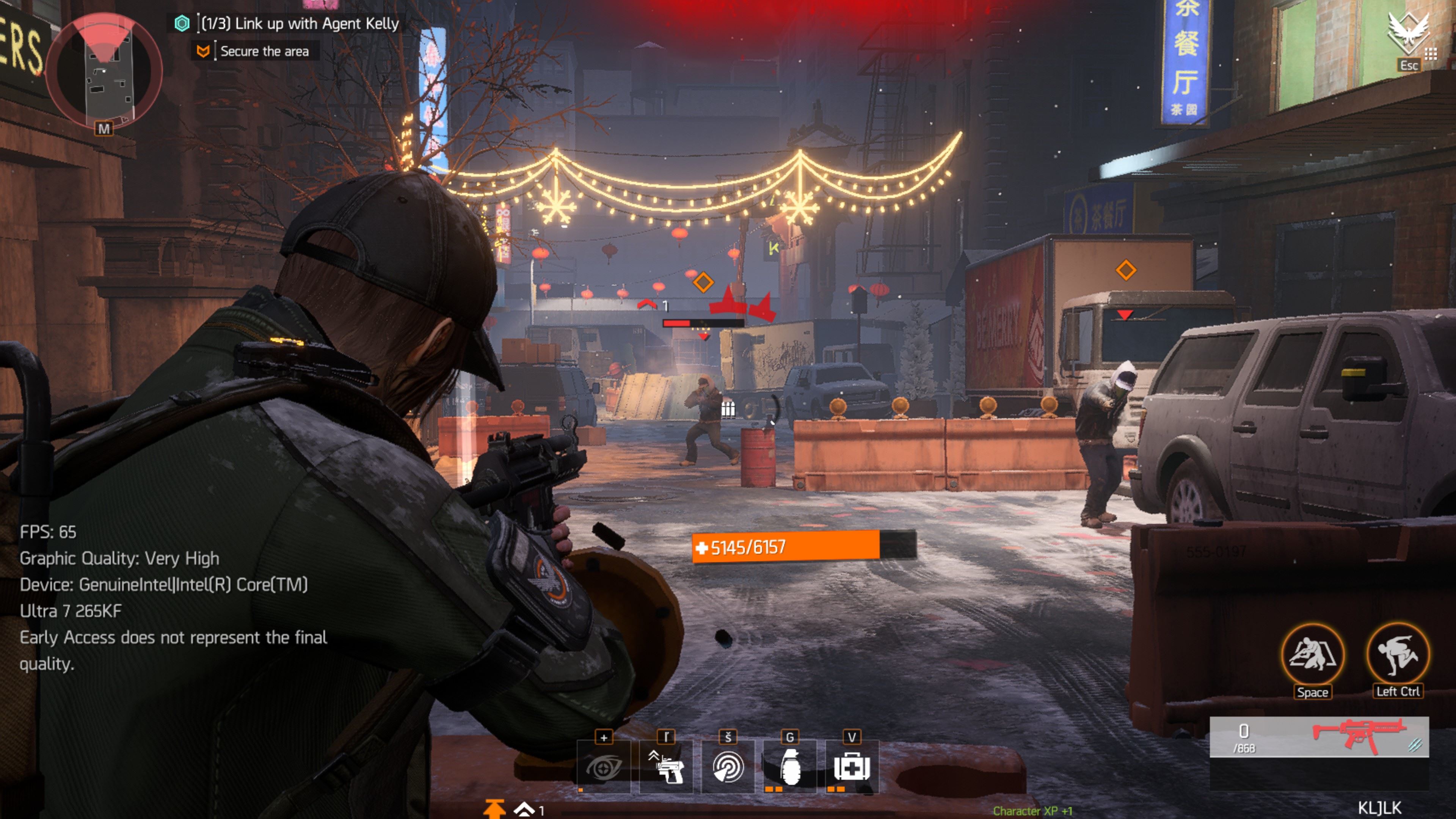Image resolution: width=1456 pixels, height=819 pixels.
Task: Throw a grenade using its icon
Action: click(x=789, y=767)
